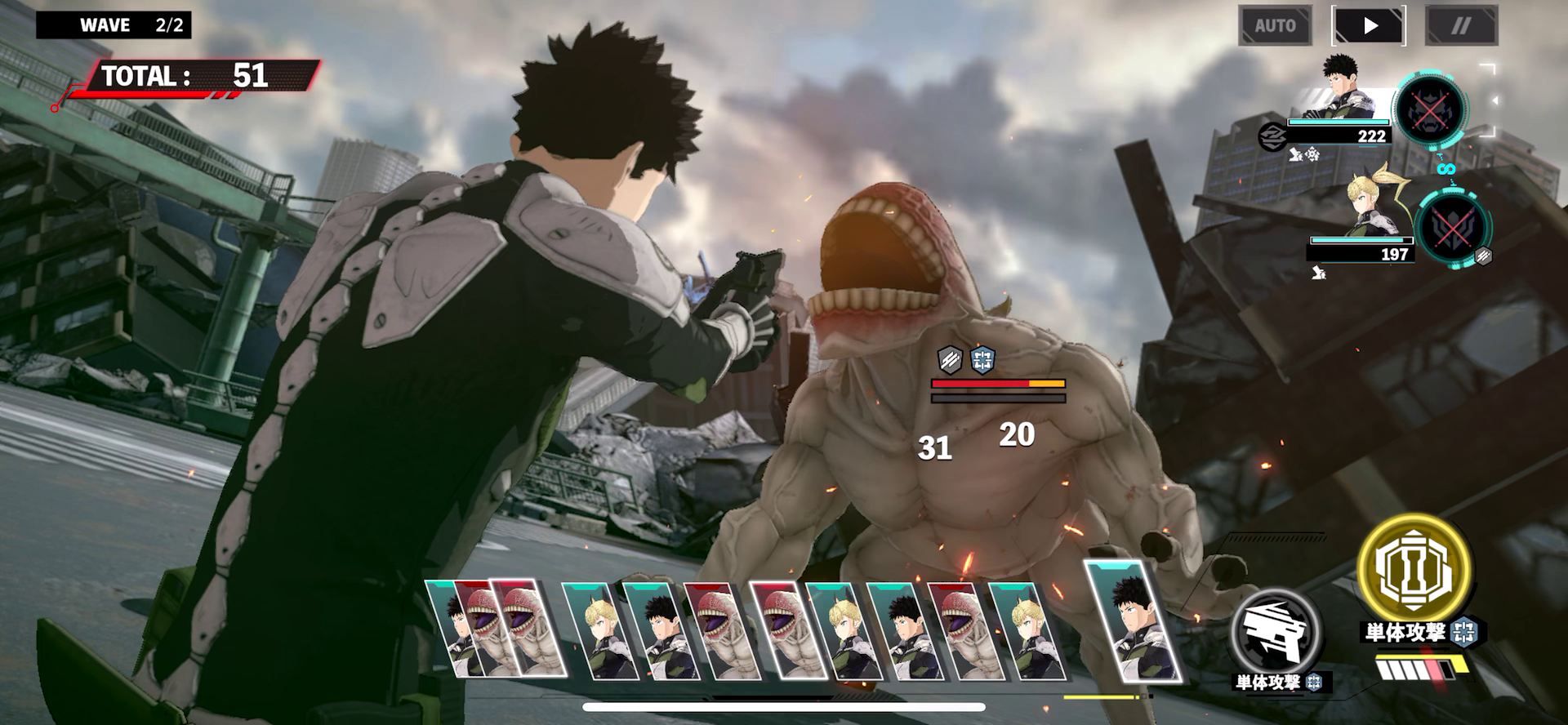Tap the enemy's blue crosshair attribute icon
The width and height of the screenshot is (1568, 725).
pos(982,358)
